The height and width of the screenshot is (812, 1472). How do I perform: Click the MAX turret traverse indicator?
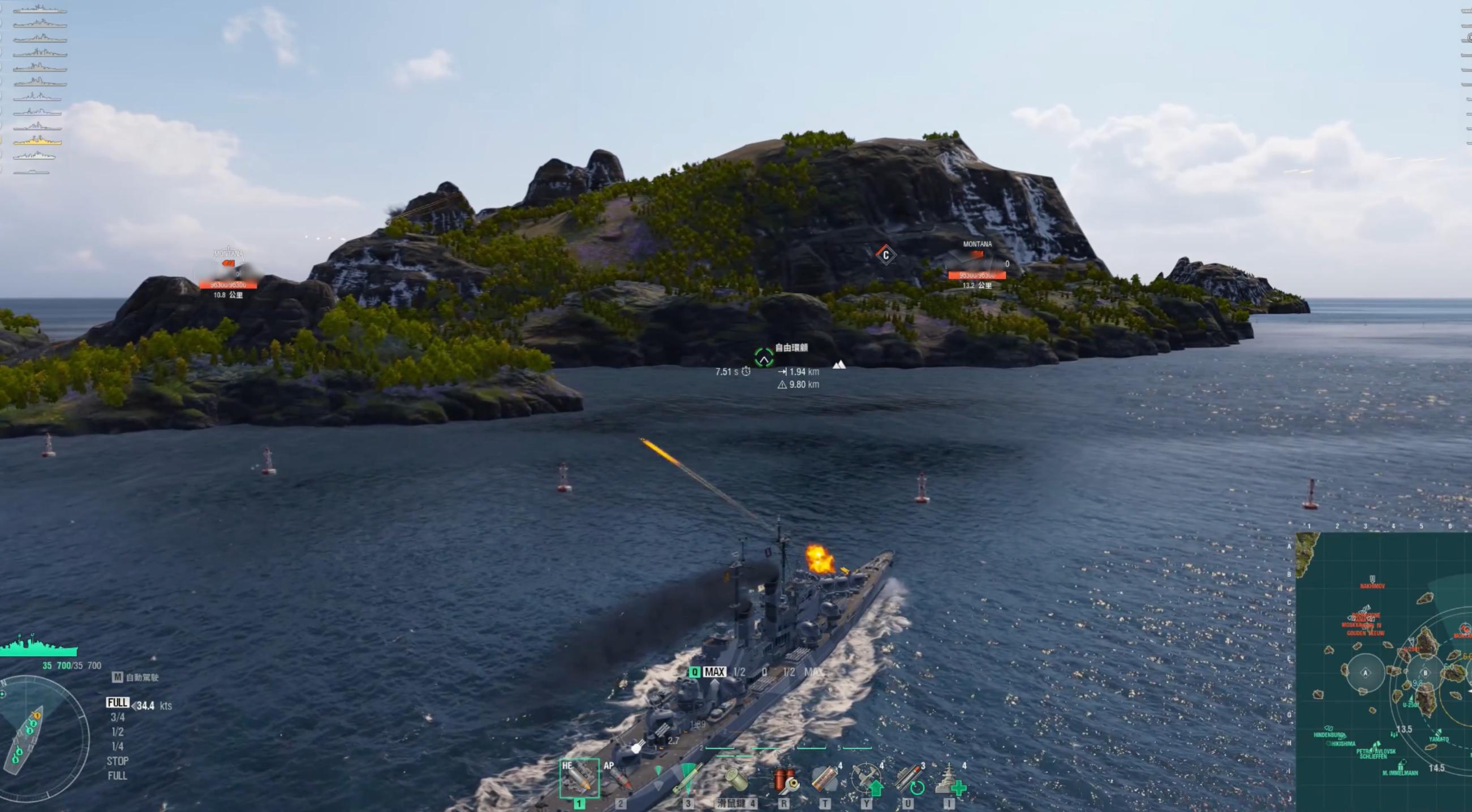(x=716, y=672)
